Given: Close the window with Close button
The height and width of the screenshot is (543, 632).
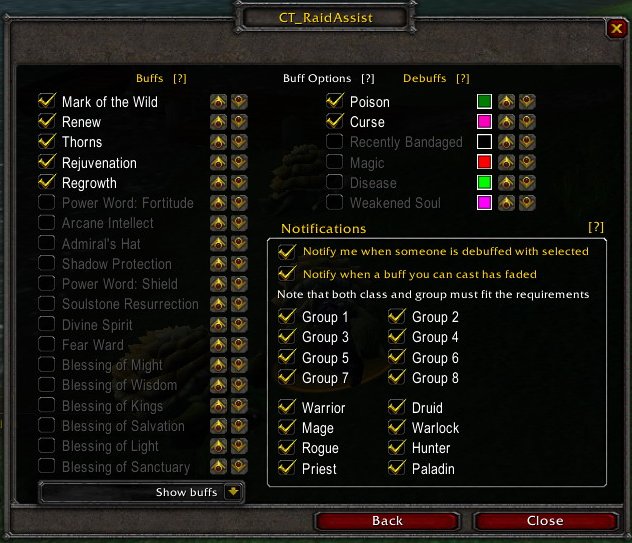Looking at the screenshot, I should [545, 521].
